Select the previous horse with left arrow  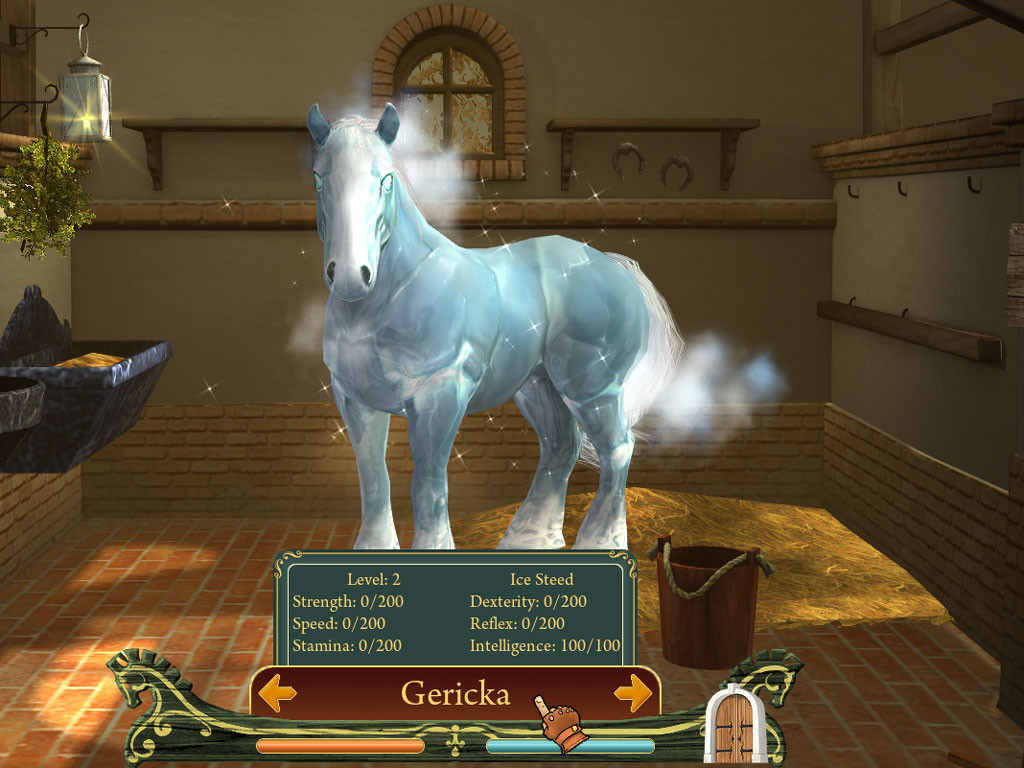[x=277, y=693]
